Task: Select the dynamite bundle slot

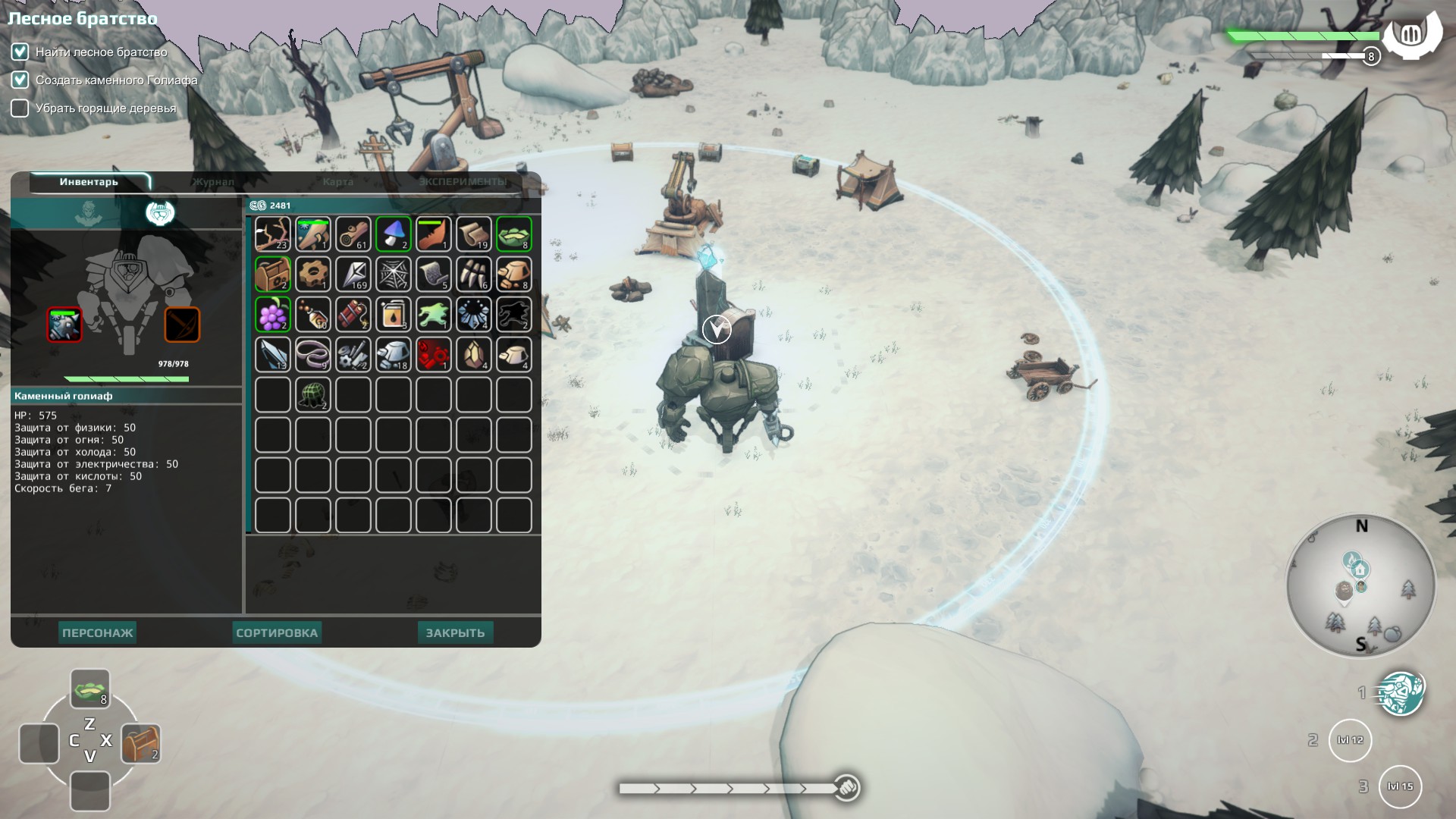Action: click(x=353, y=314)
